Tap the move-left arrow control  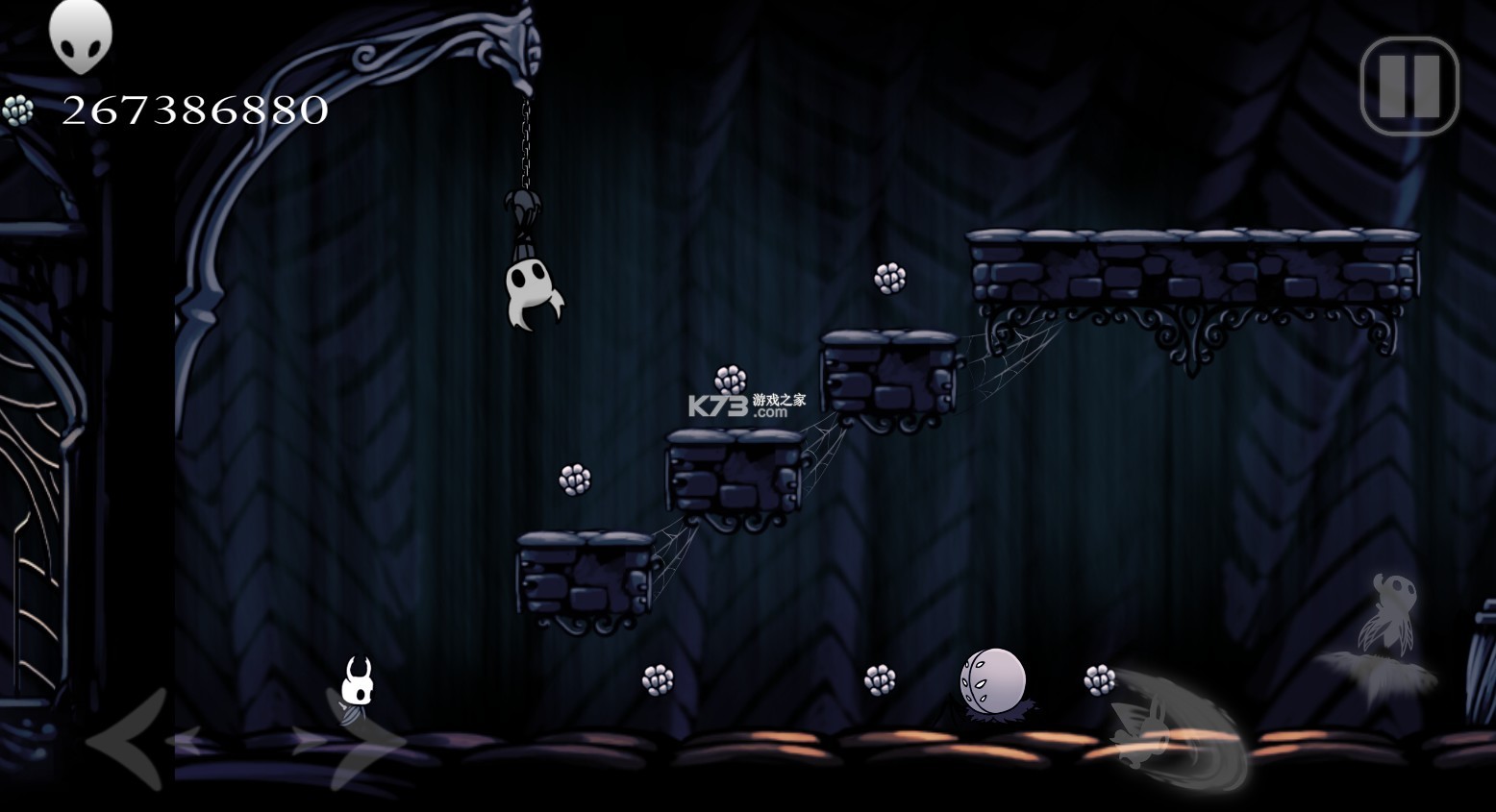130,738
